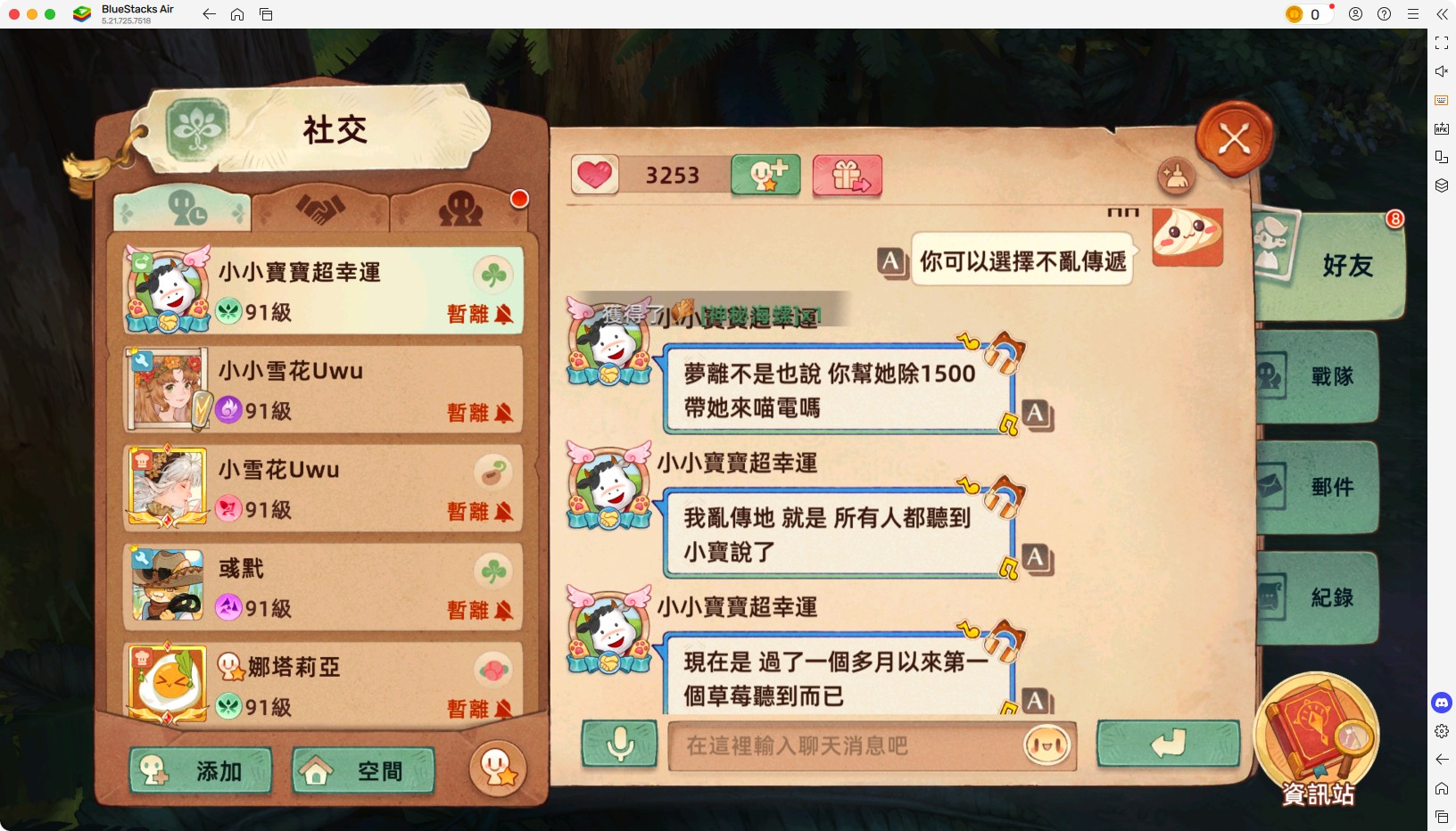Mute game audio via BlueStacks speaker icon
This screenshot has height=831, width=1456.
pos(1442,71)
